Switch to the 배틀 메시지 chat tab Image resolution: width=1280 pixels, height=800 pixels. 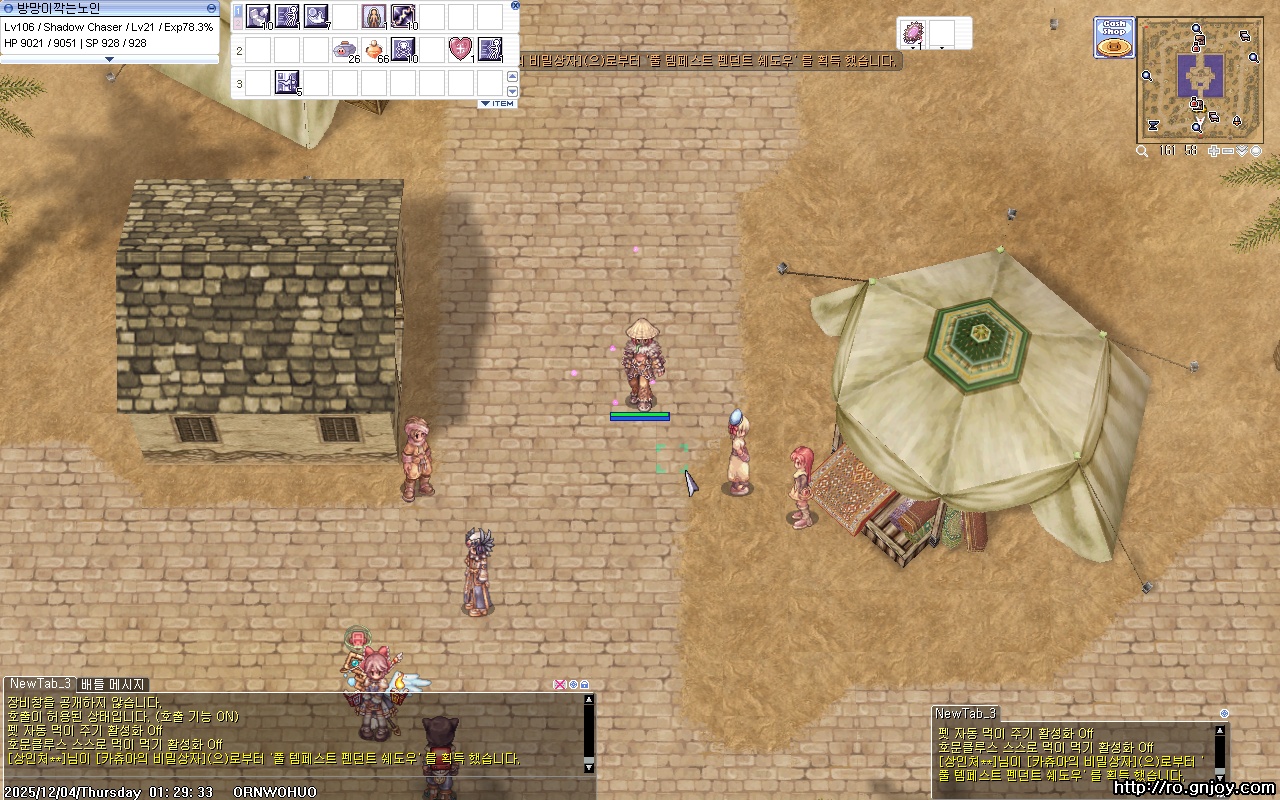(113, 684)
